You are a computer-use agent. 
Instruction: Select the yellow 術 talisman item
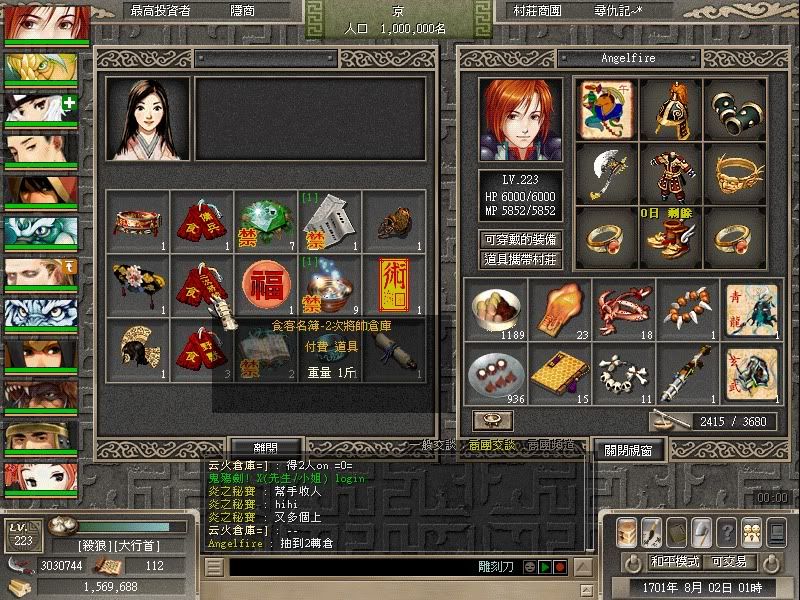coord(390,282)
